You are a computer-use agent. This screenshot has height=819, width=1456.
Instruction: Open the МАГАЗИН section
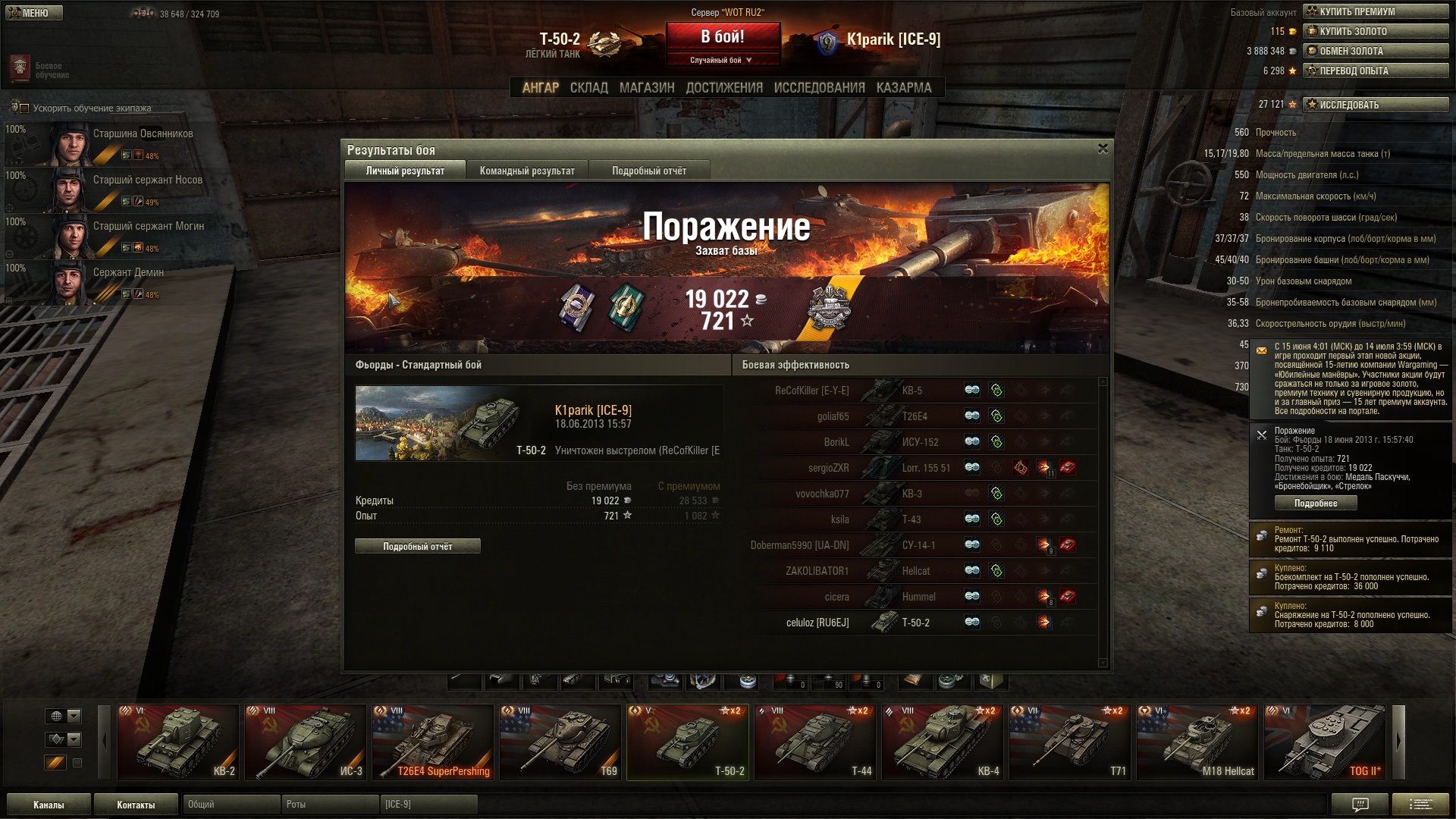646,88
